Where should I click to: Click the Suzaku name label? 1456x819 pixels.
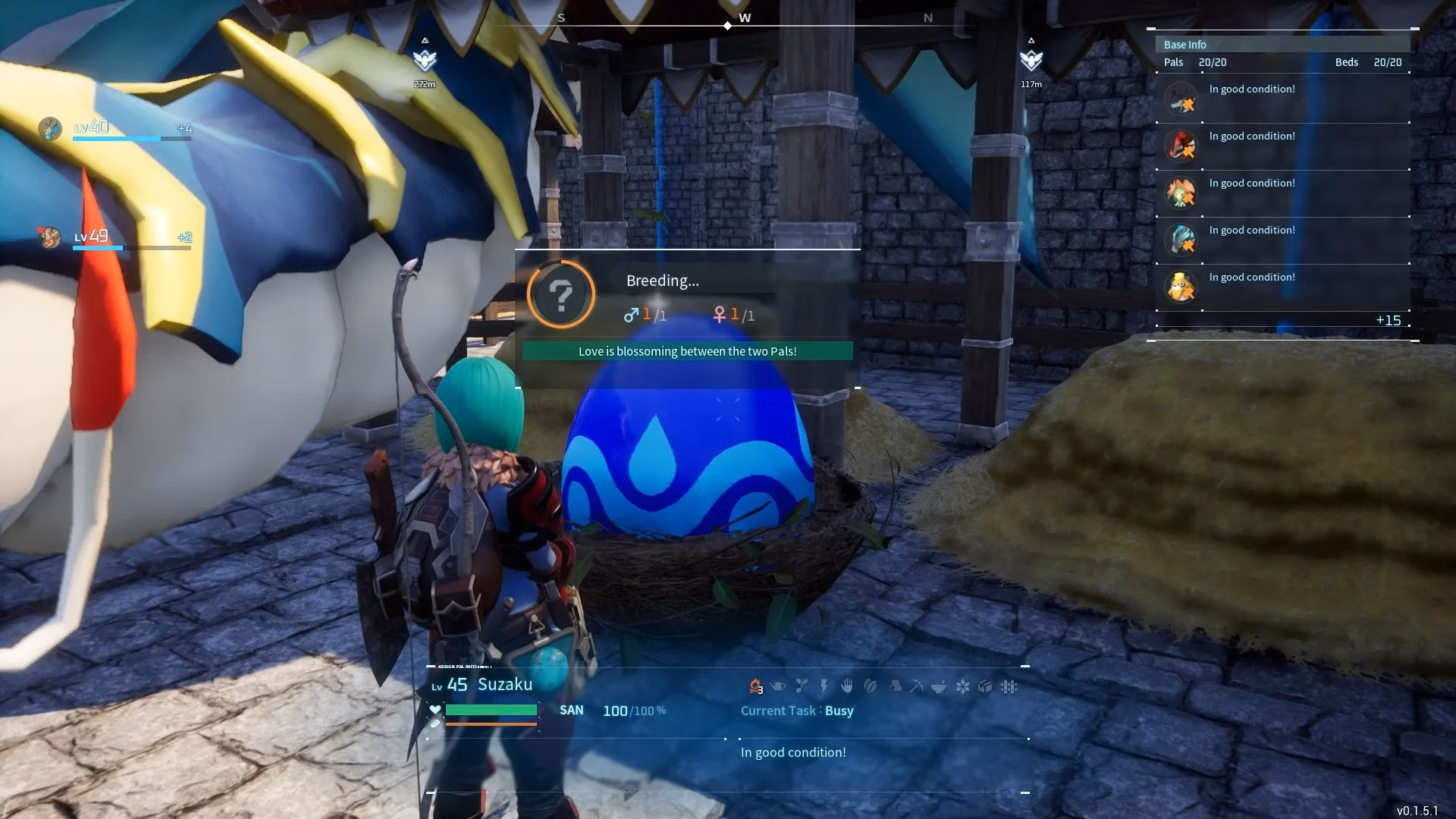coord(504,684)
